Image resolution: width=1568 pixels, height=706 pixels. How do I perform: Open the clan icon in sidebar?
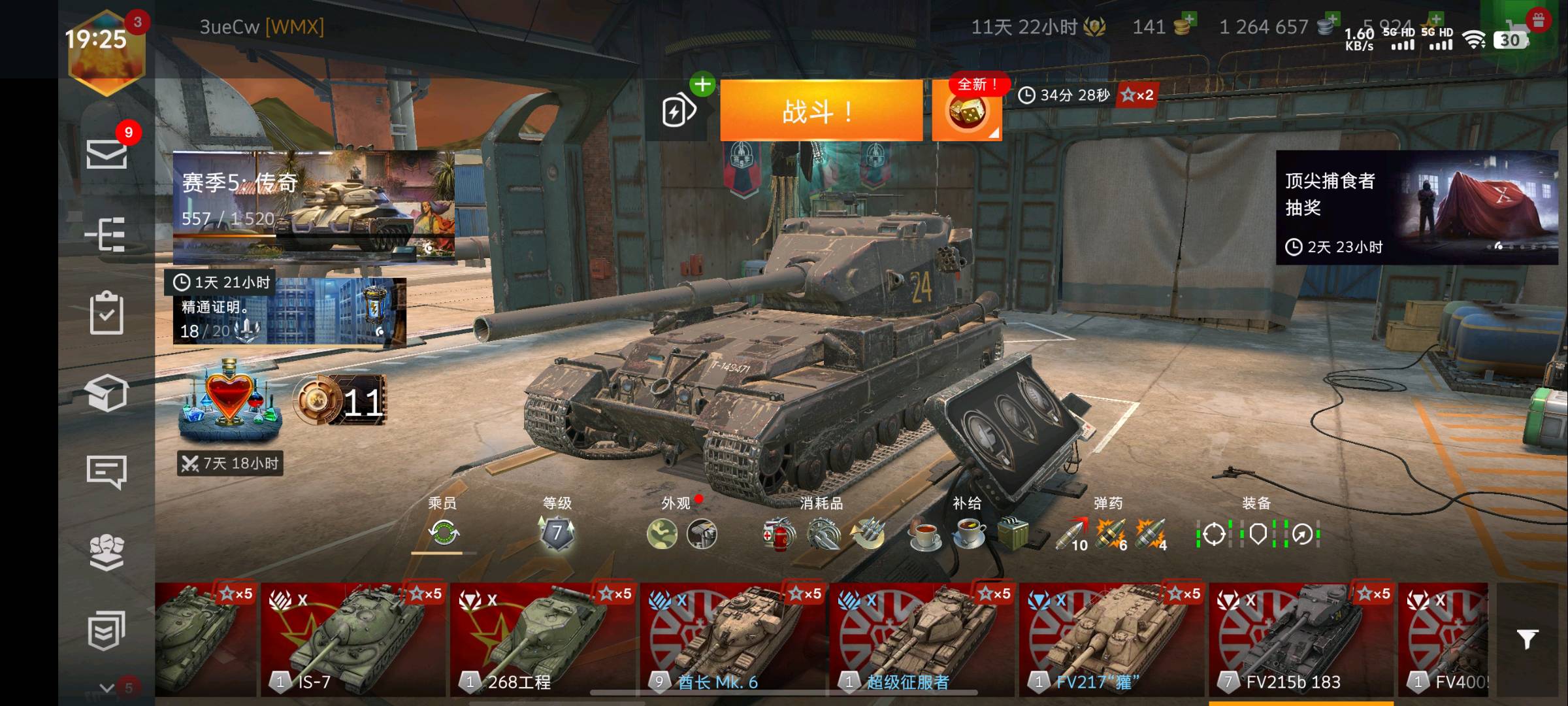tap(106, 552)
